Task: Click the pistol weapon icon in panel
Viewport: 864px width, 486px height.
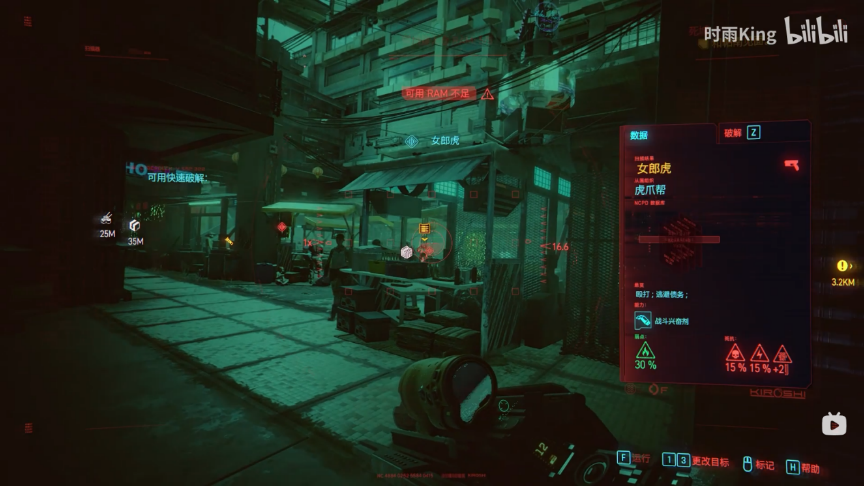Action: [791, 164]
